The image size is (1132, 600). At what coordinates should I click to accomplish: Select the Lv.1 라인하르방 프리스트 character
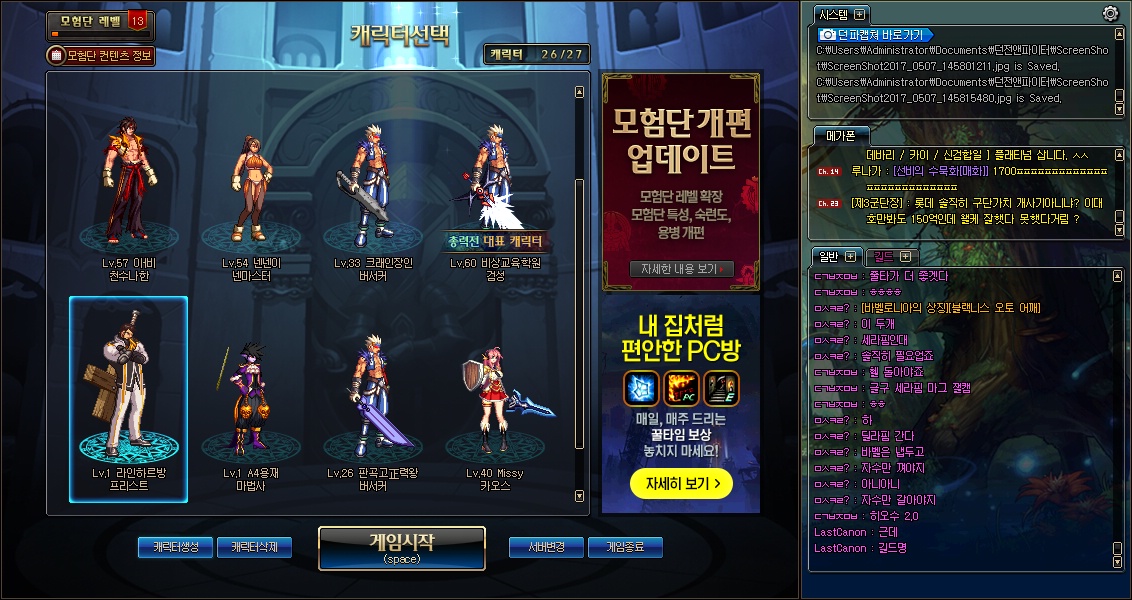pyautogui.click(x=129, y=400)
